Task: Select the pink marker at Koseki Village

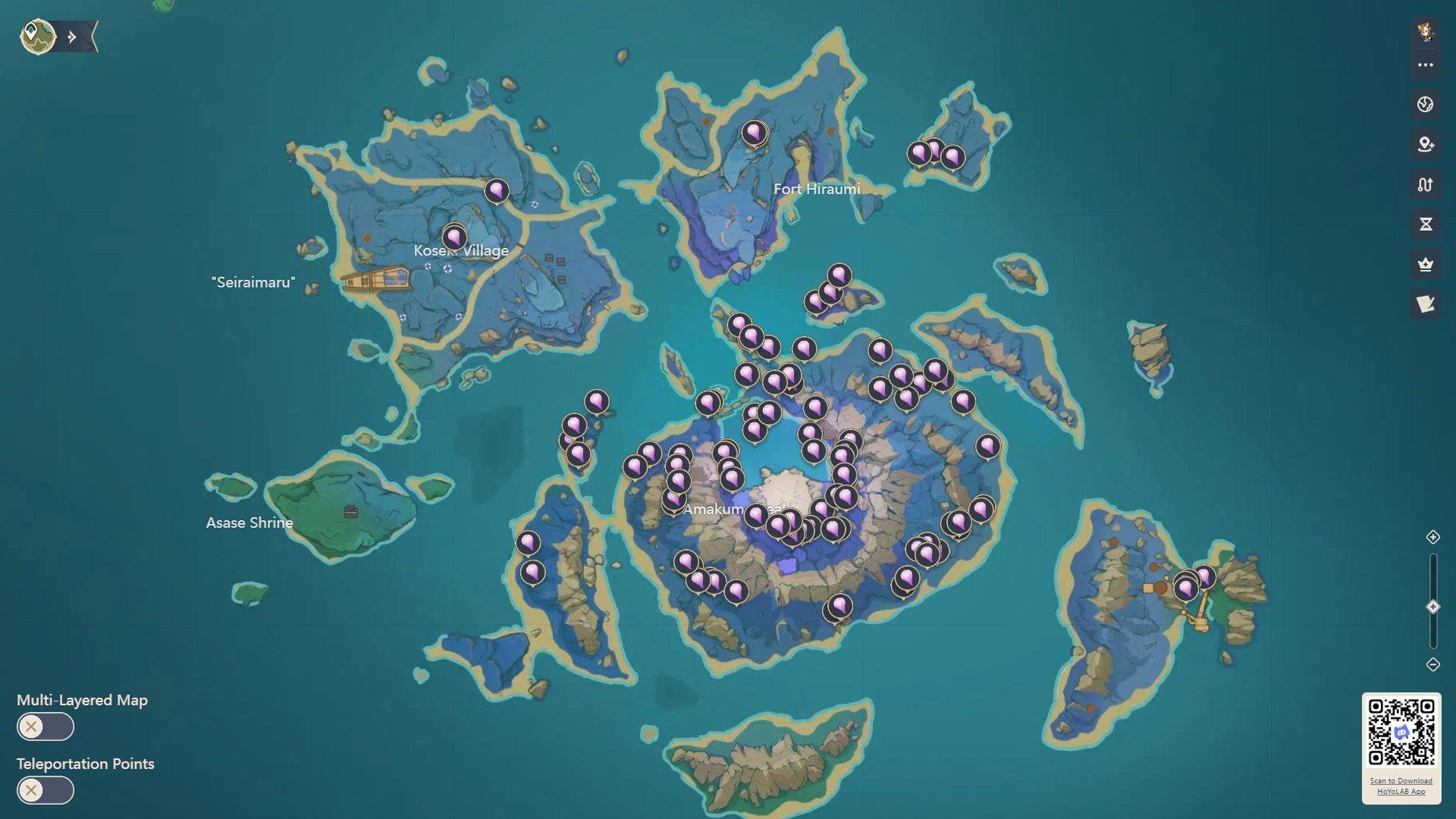Action: (454, 237)
